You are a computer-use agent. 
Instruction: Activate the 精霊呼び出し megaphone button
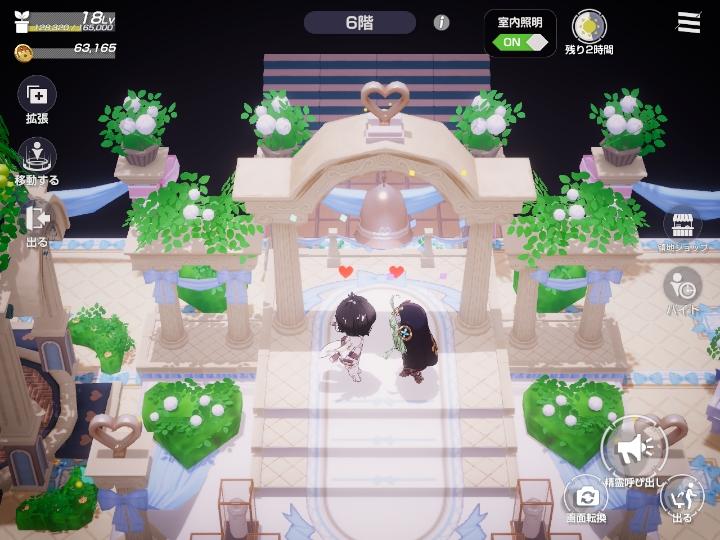click(633, 449)
